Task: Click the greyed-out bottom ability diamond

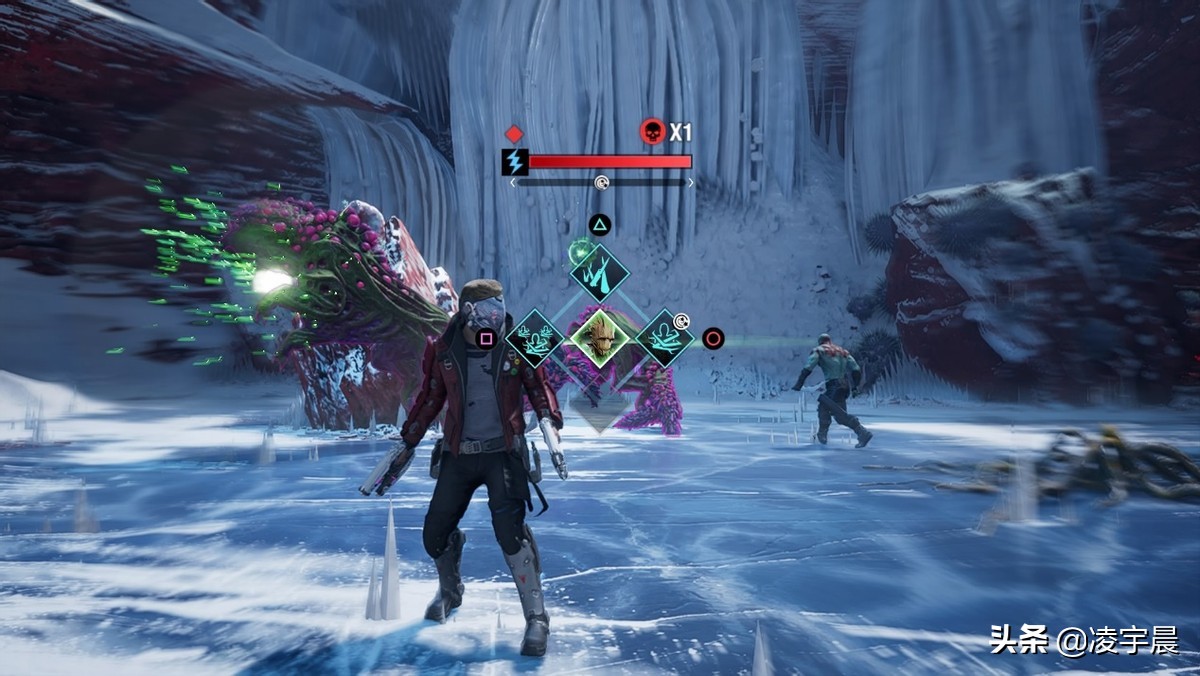Action: click(x=599, y=404)
